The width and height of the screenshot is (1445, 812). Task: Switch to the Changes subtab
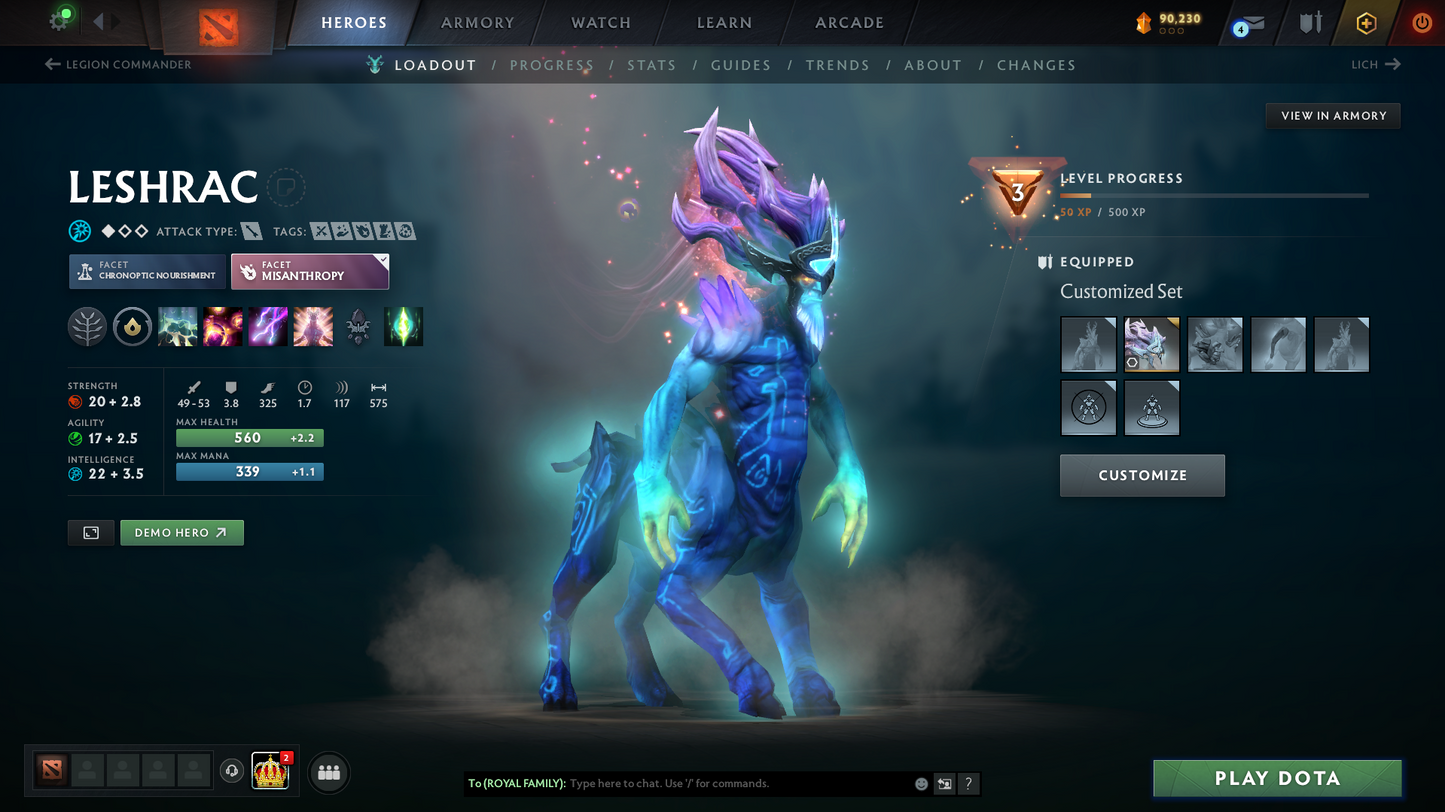[1035, 65]
